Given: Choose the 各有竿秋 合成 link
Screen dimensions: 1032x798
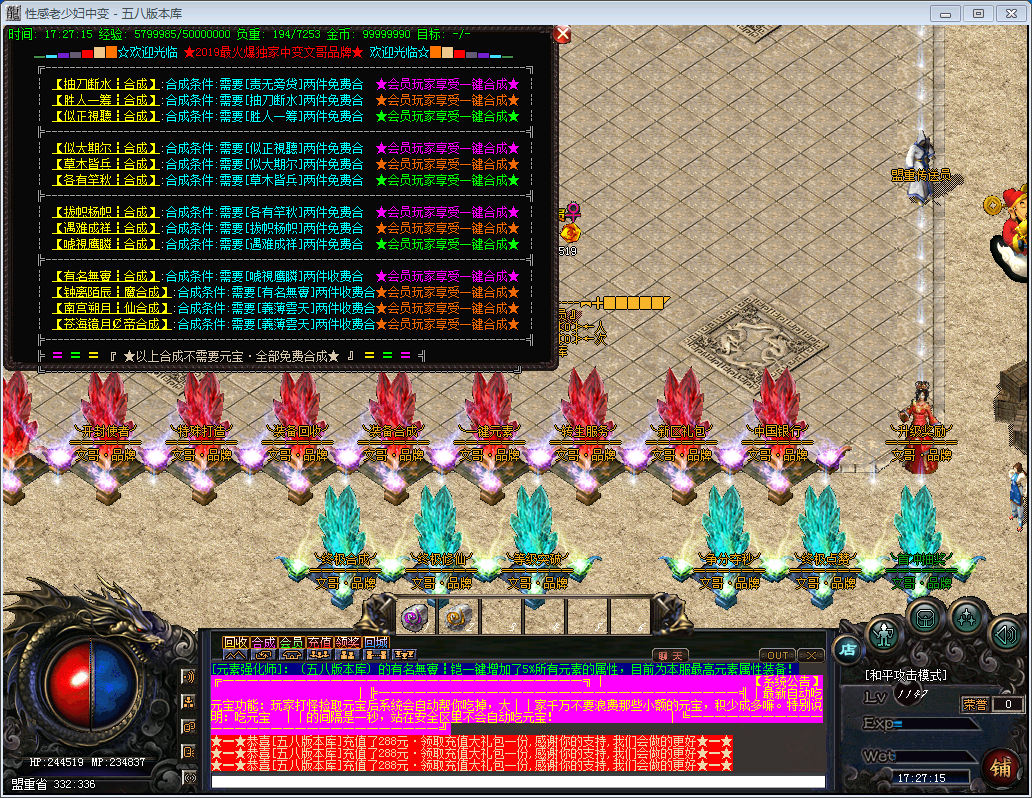Looking at the screenshot, I should [x=105, y=180].
